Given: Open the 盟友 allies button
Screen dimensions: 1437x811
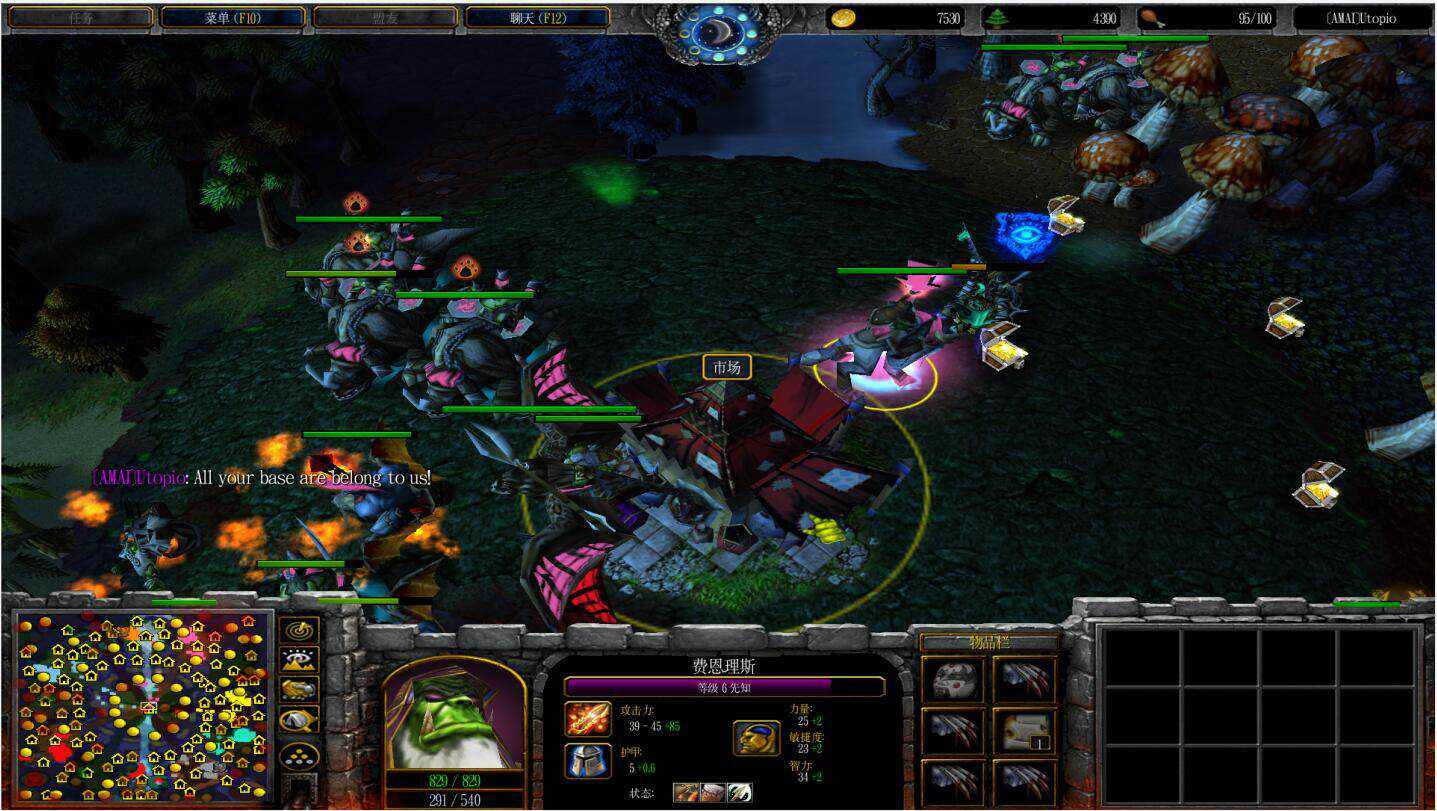Looking at the screenshot, I should [x=385, y=18].
